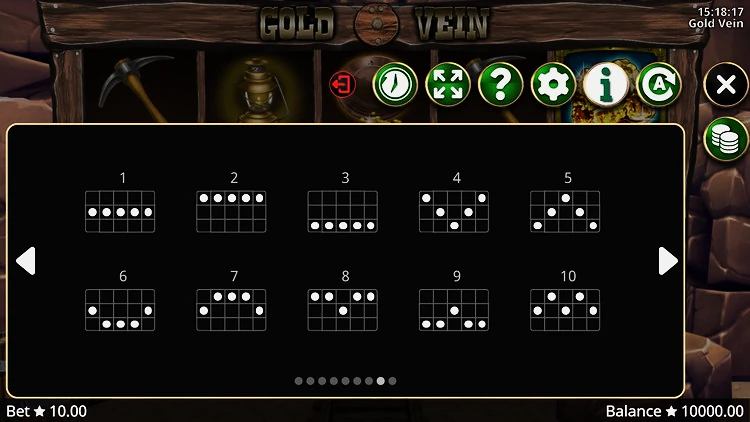The width and height of the screenshot is (750, 422).
Task: Close the menu with the X button
Action: 725,85
